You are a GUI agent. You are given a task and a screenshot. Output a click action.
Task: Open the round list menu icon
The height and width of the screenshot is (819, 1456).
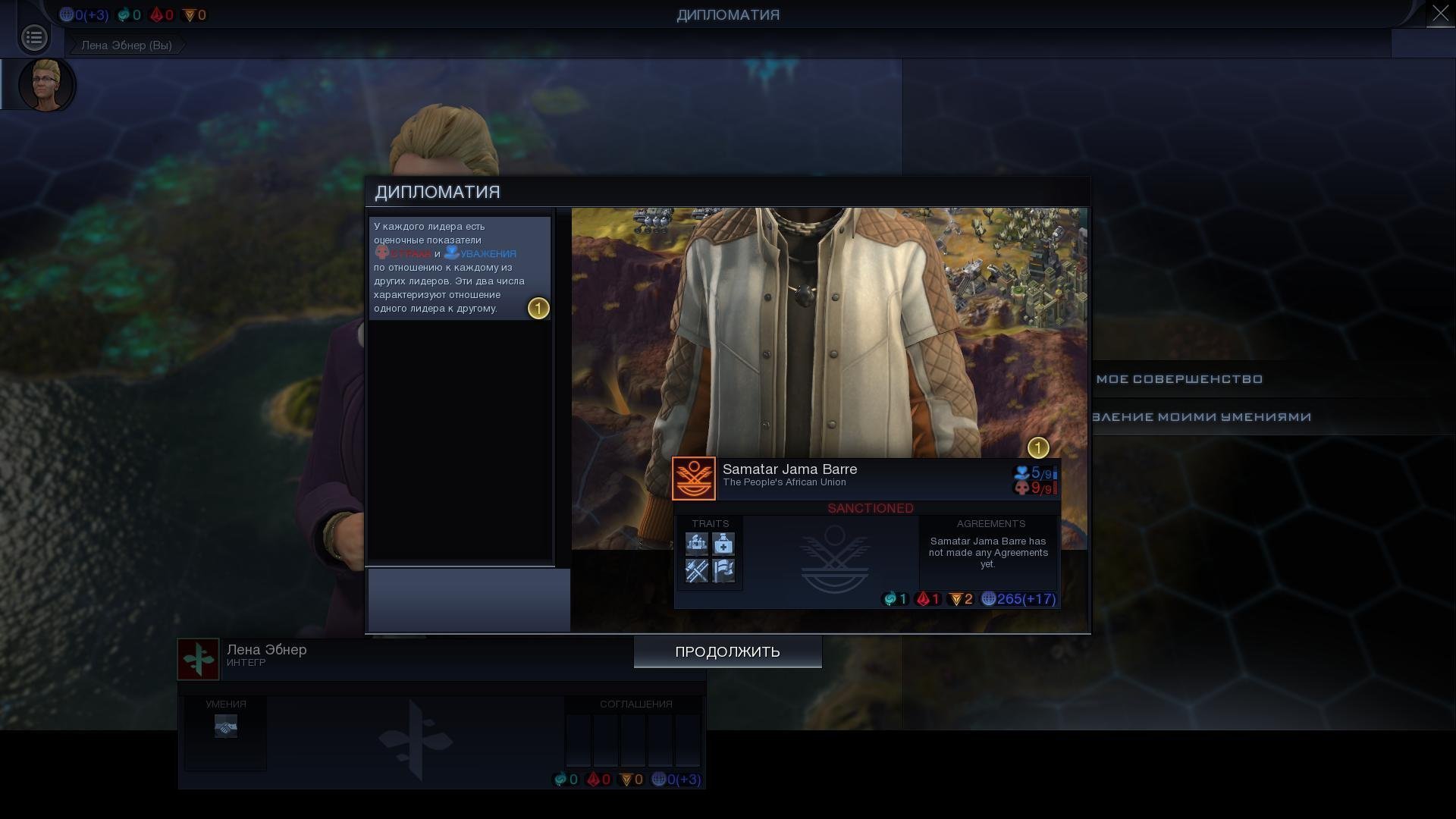34,37
